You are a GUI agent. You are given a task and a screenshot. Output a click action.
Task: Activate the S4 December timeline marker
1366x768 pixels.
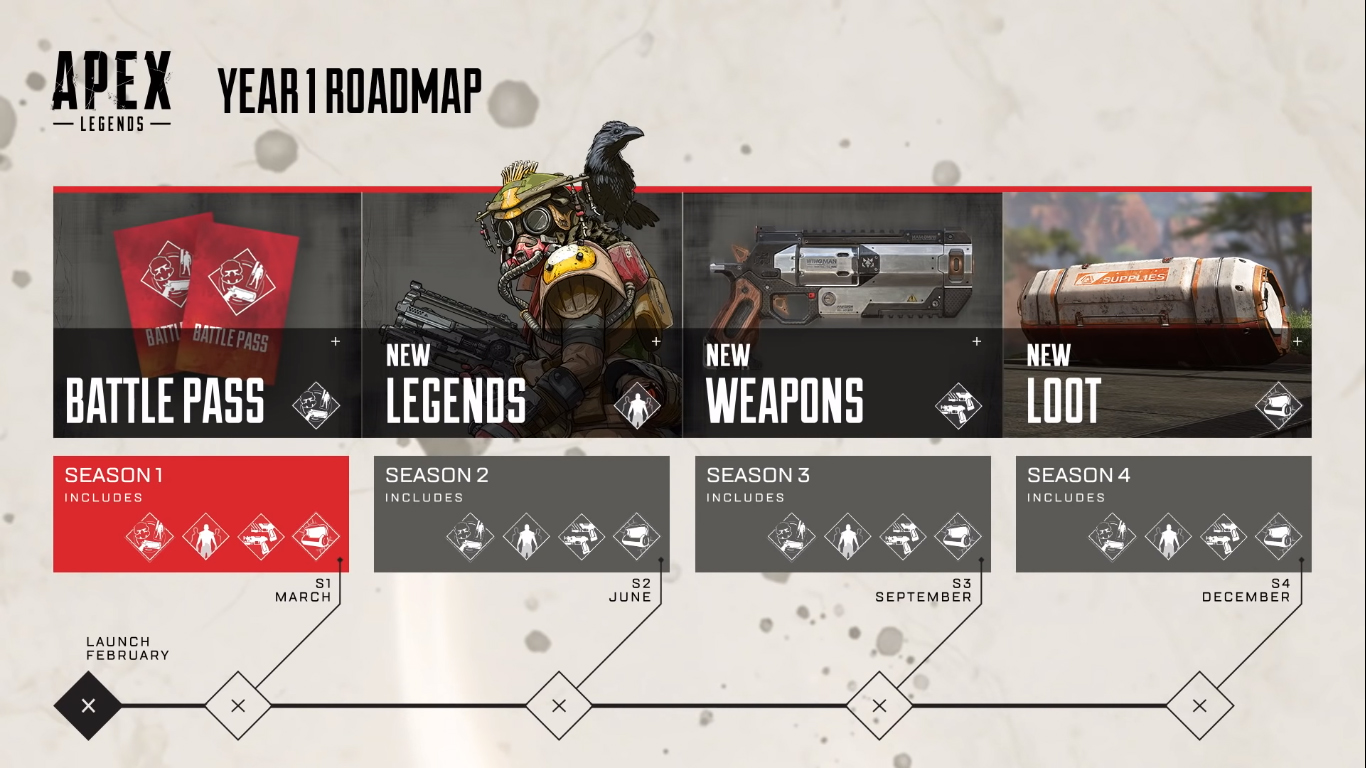tap(1200, 706)
